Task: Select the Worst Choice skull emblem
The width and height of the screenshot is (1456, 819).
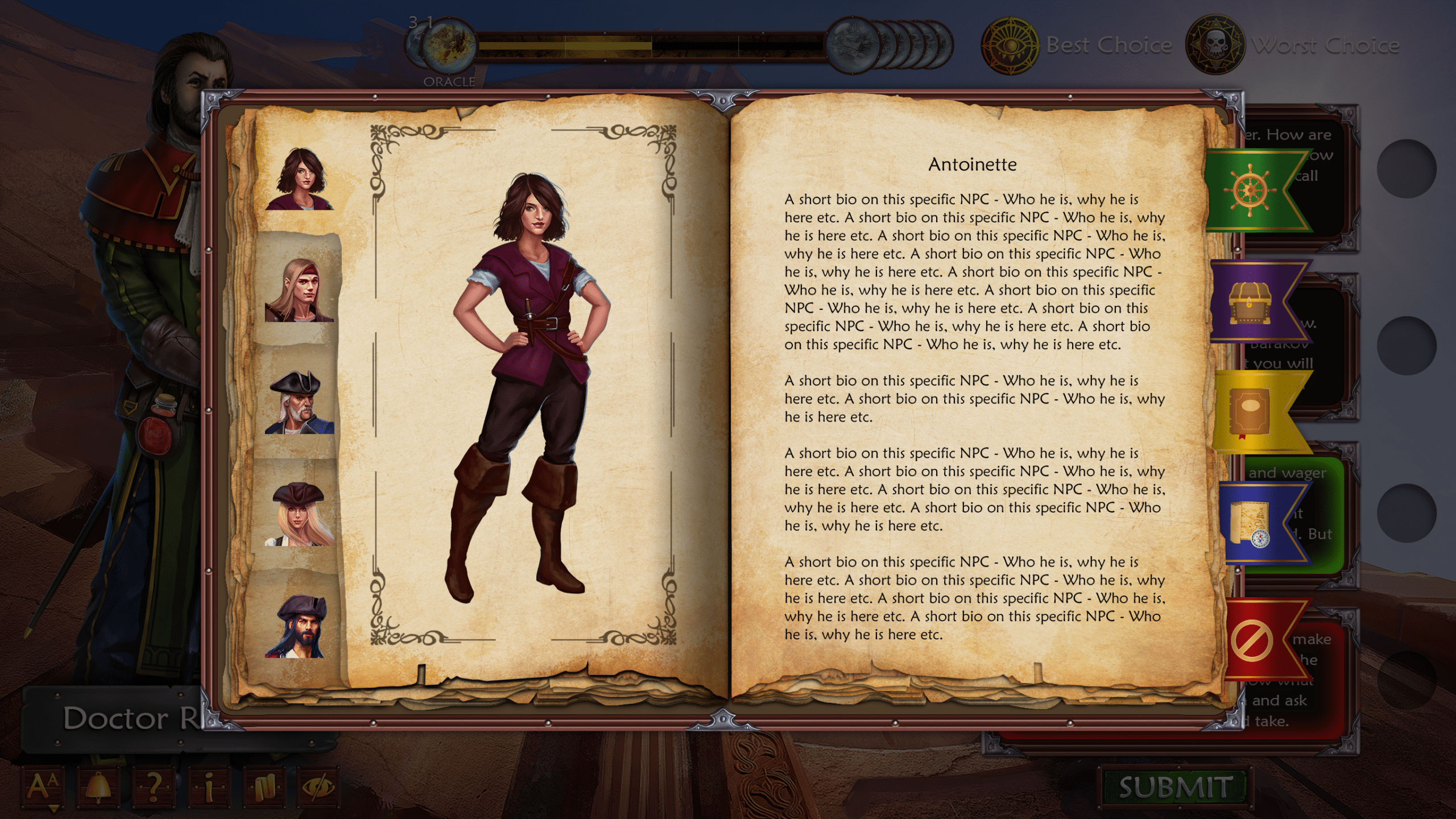Action: (x=1215, y=45)
